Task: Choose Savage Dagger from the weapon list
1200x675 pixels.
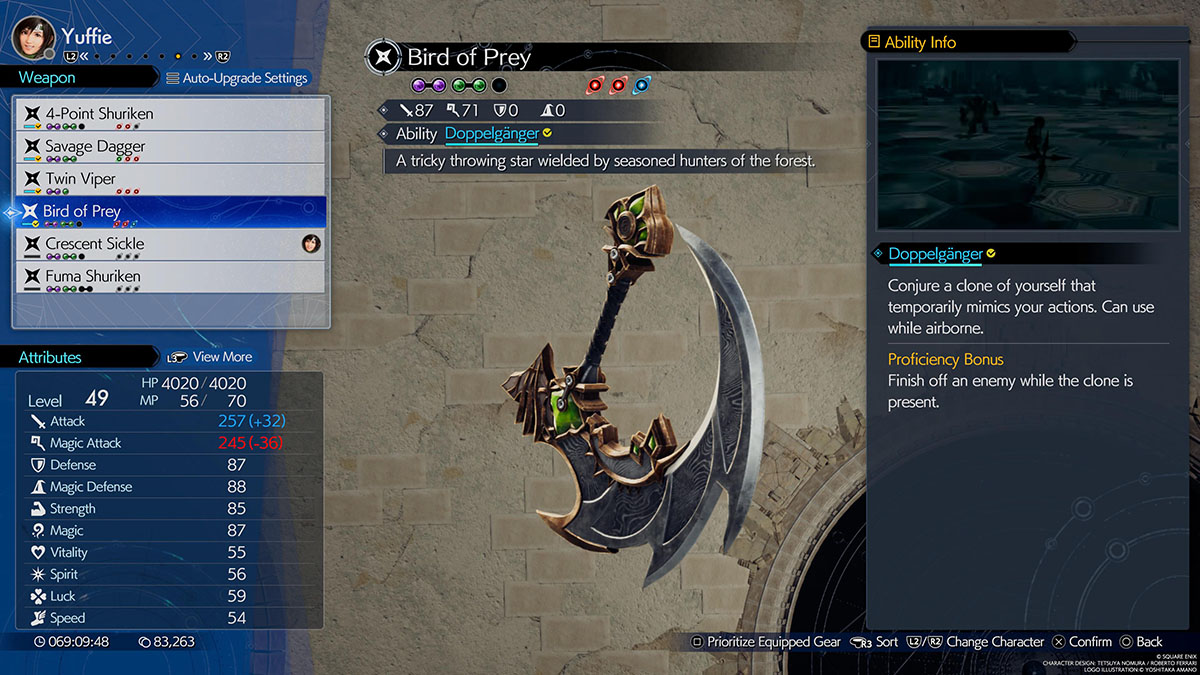Action: point(168,147)
